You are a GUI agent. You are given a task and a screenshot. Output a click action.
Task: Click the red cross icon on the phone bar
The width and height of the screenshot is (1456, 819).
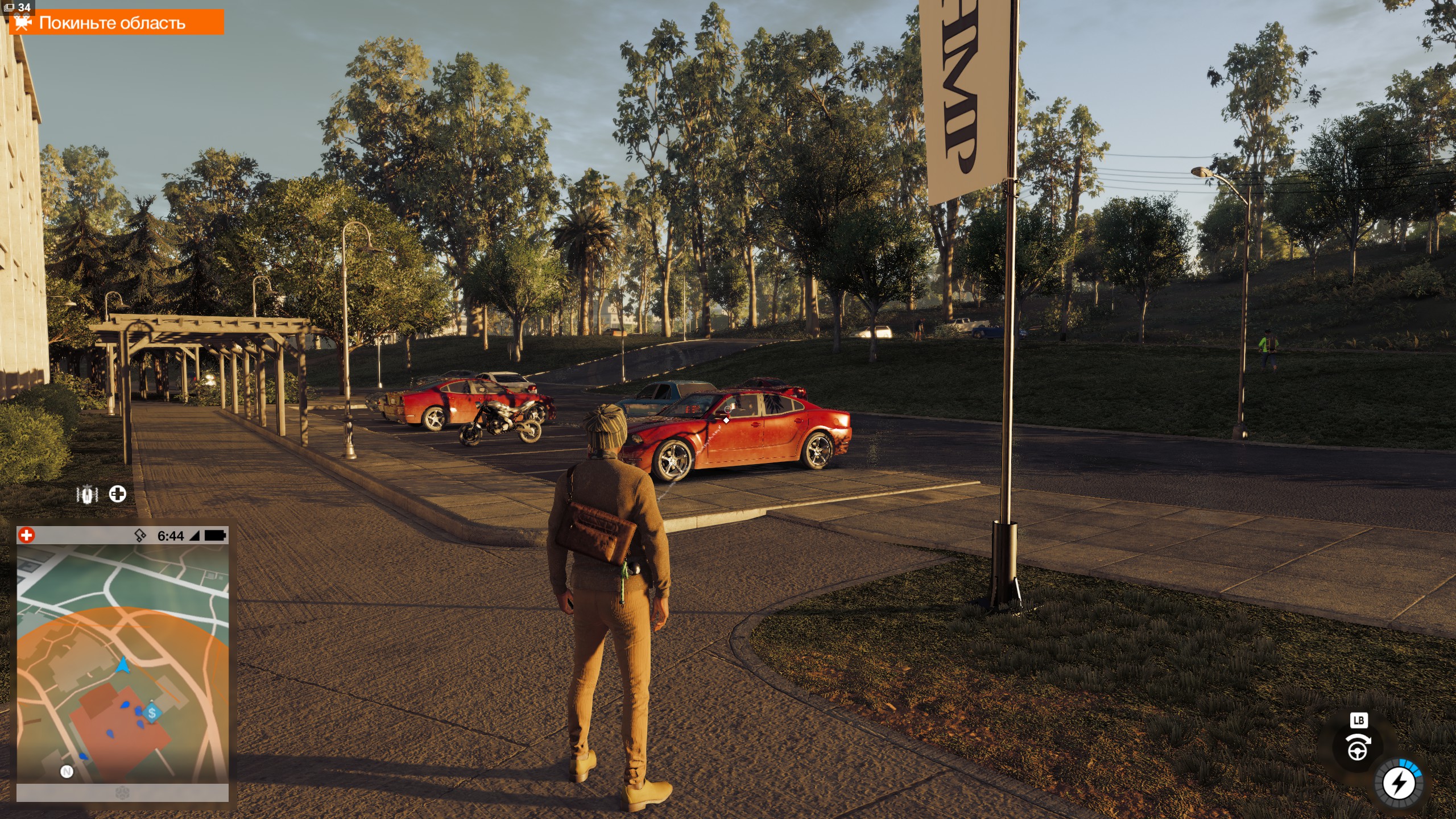click(26, 535)
